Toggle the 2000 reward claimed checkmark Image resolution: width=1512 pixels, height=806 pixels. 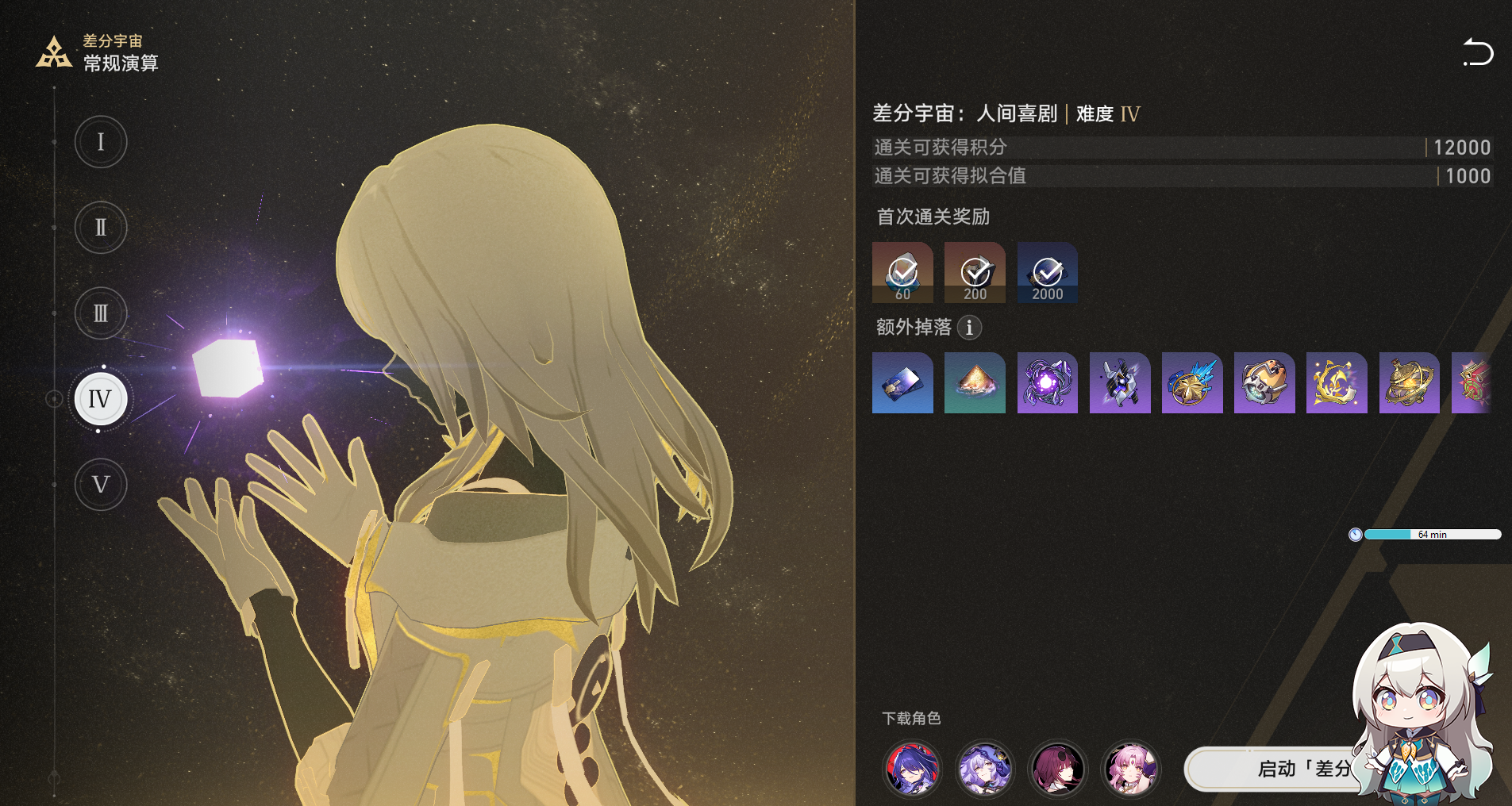point(1047,272)
